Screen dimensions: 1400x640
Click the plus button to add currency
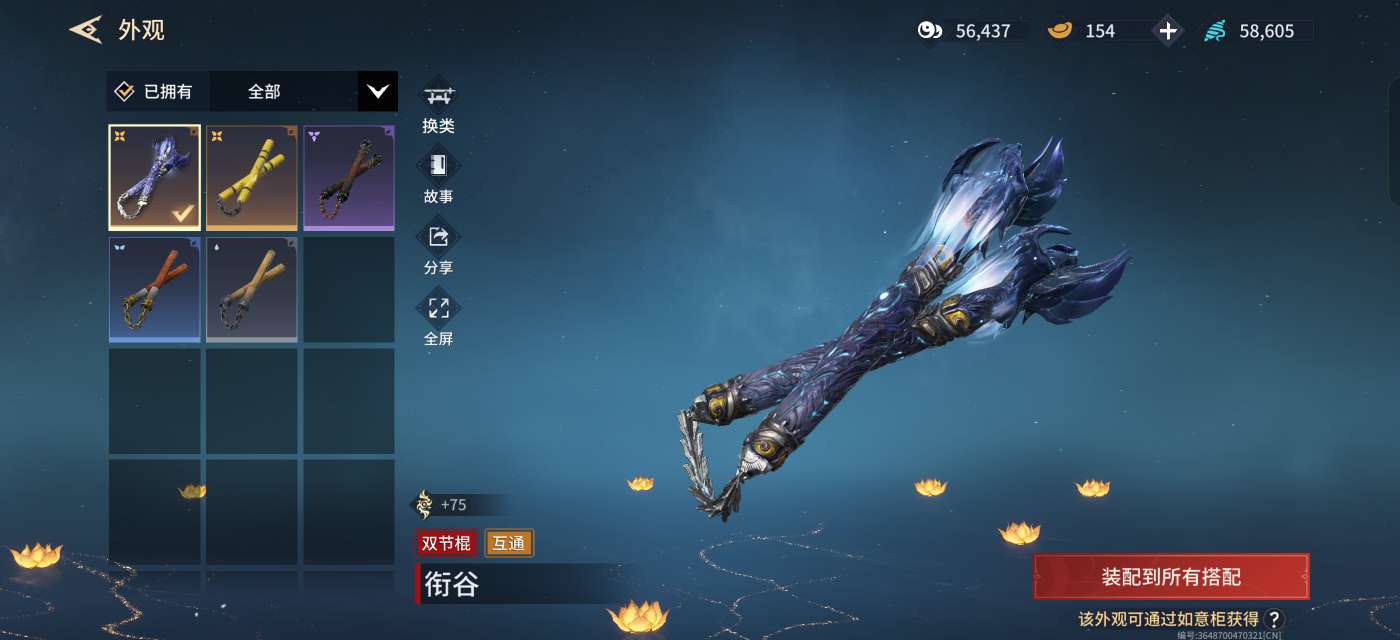pyautogui.click(x=1168, y=31)
